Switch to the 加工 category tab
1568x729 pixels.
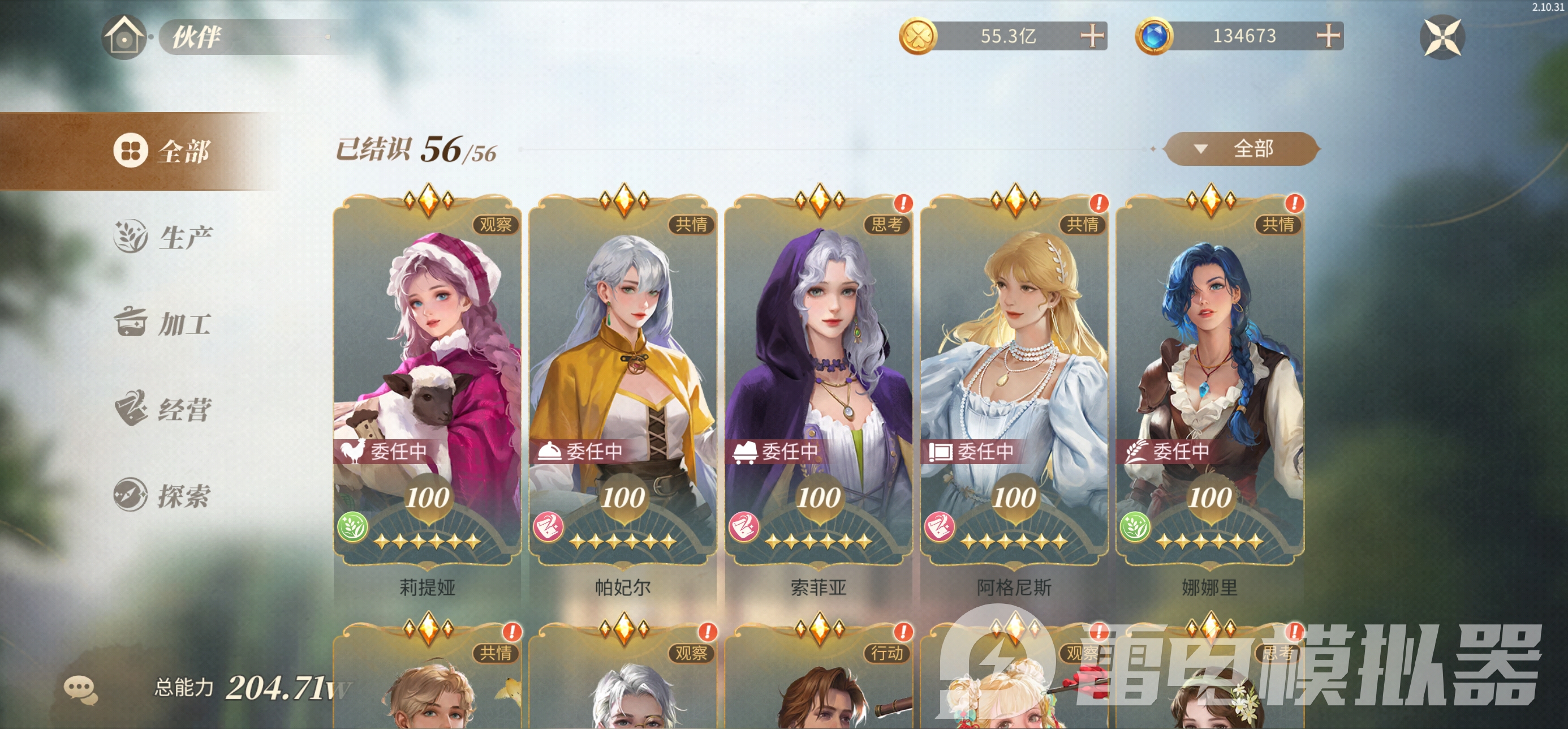pos(163,323)
